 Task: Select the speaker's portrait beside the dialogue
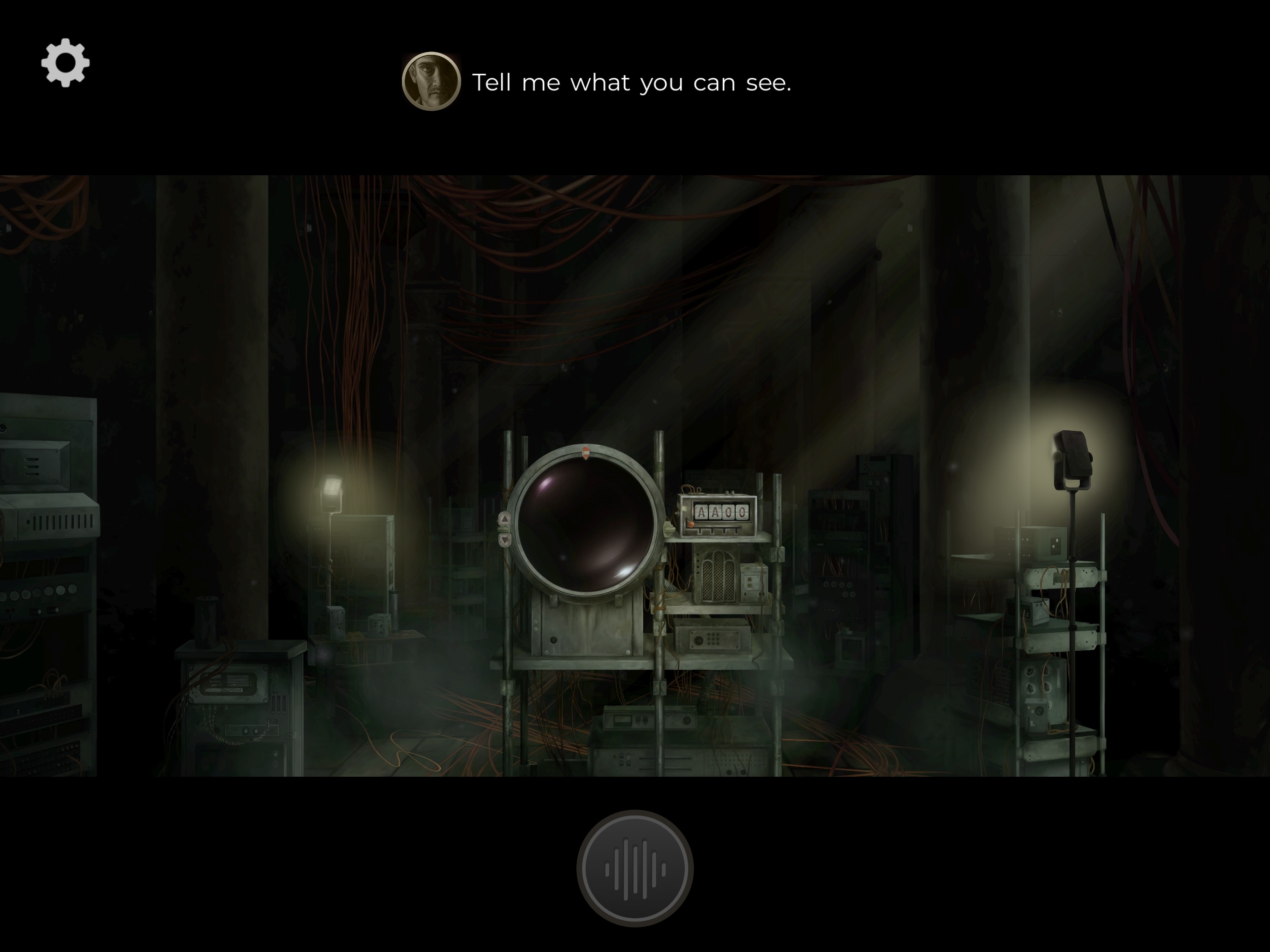(431, 82)
